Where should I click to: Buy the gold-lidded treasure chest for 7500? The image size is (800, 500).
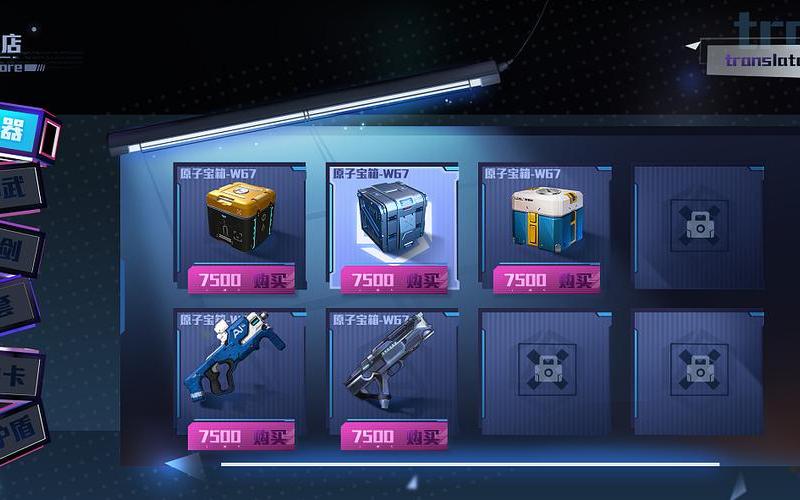click(x=241, y=280)
